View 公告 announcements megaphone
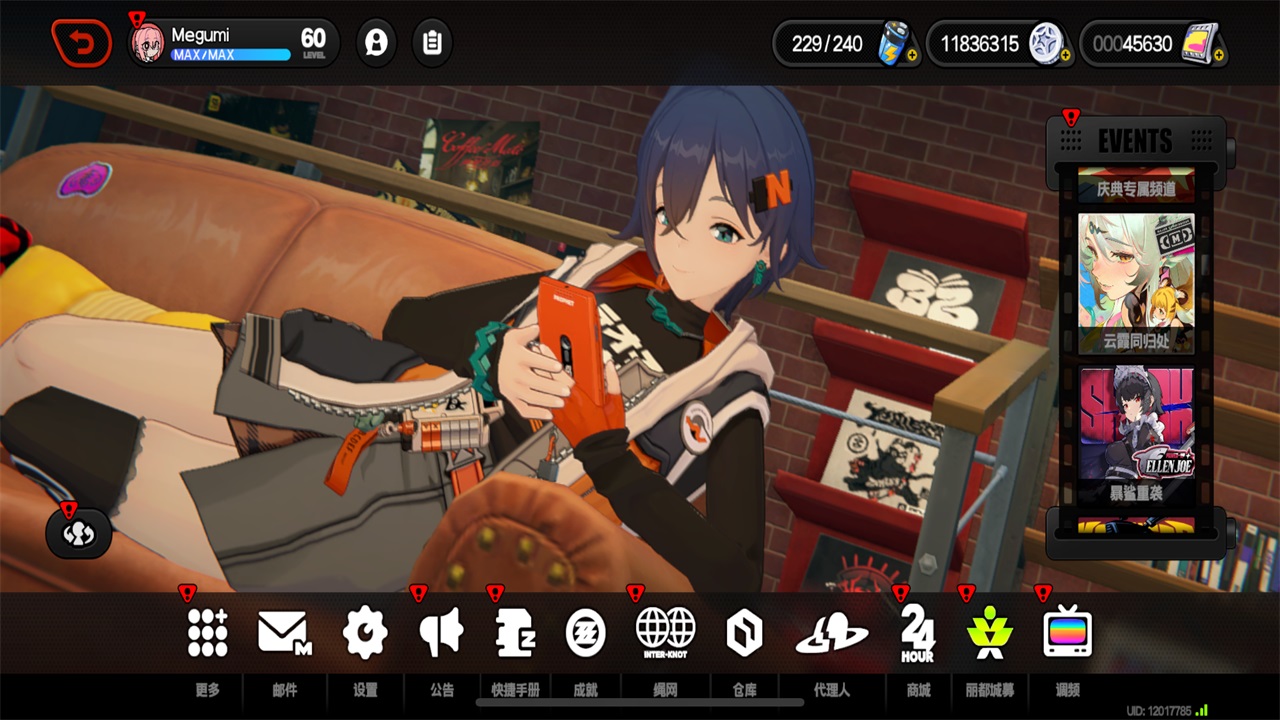Screen dimensions: 1280x720 441,633
